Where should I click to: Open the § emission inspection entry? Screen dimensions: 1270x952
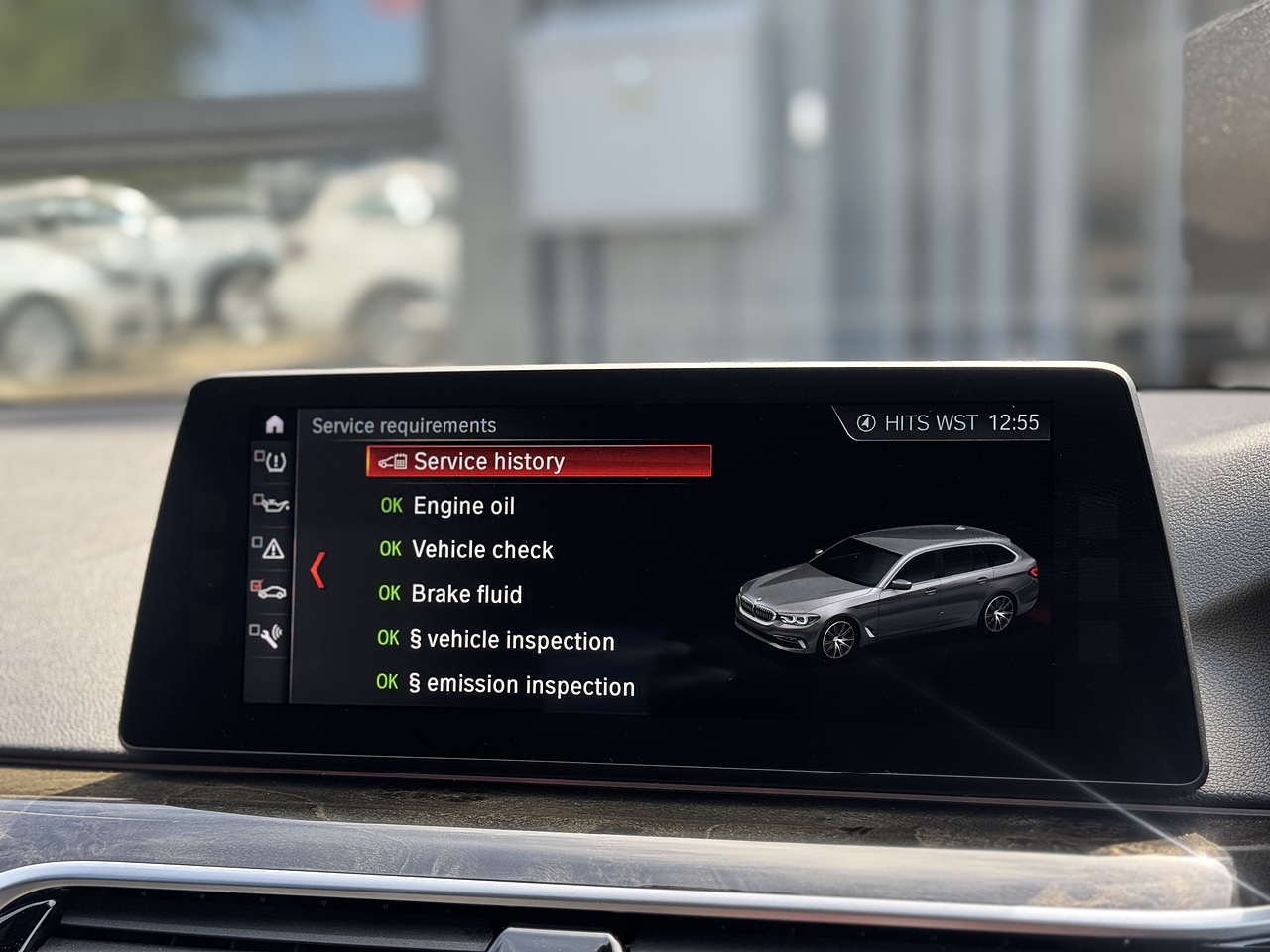pos(521,685)
